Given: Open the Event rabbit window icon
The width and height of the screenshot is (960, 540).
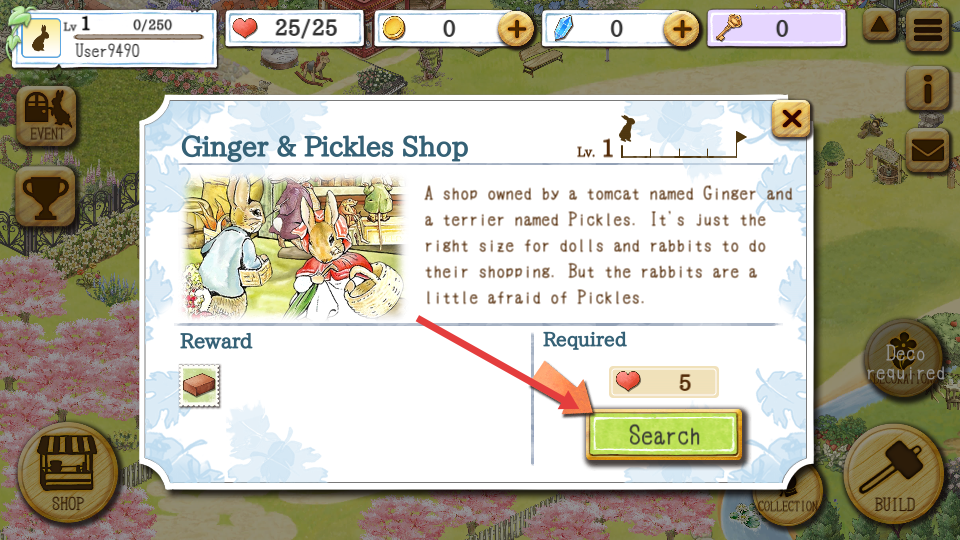Looking at the screenshot, I should pyautogui.click(x=47, y=116).
